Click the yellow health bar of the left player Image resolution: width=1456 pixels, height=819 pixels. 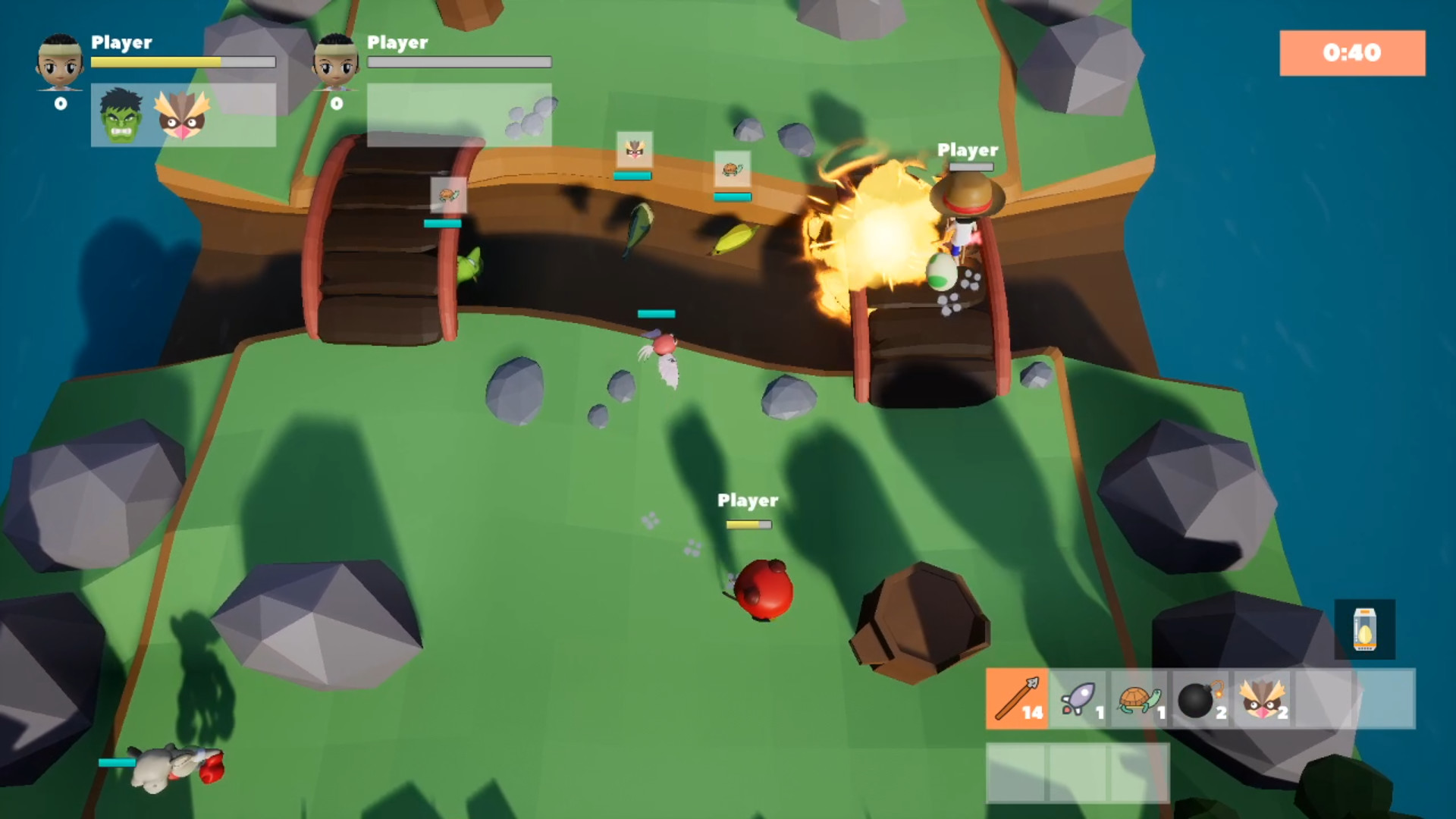click(155, 61)
